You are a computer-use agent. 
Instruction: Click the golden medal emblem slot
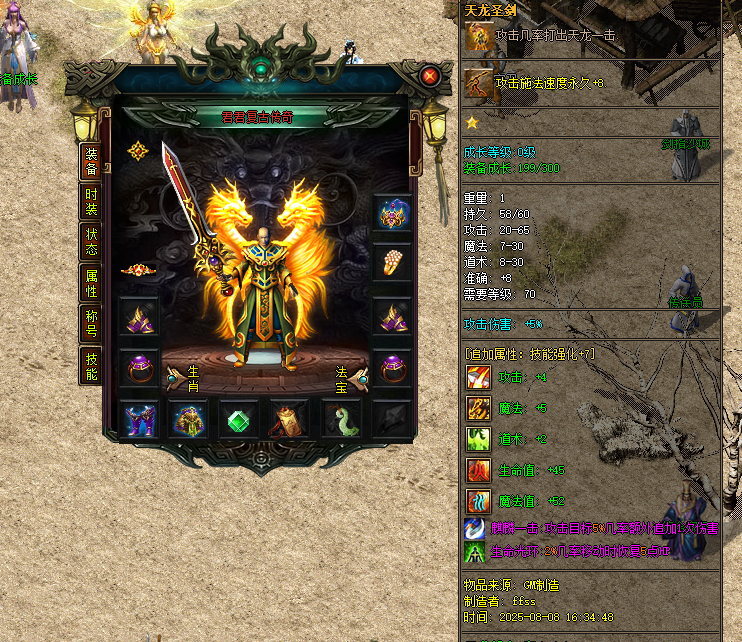pyautogui.click(x=138, y=151)
